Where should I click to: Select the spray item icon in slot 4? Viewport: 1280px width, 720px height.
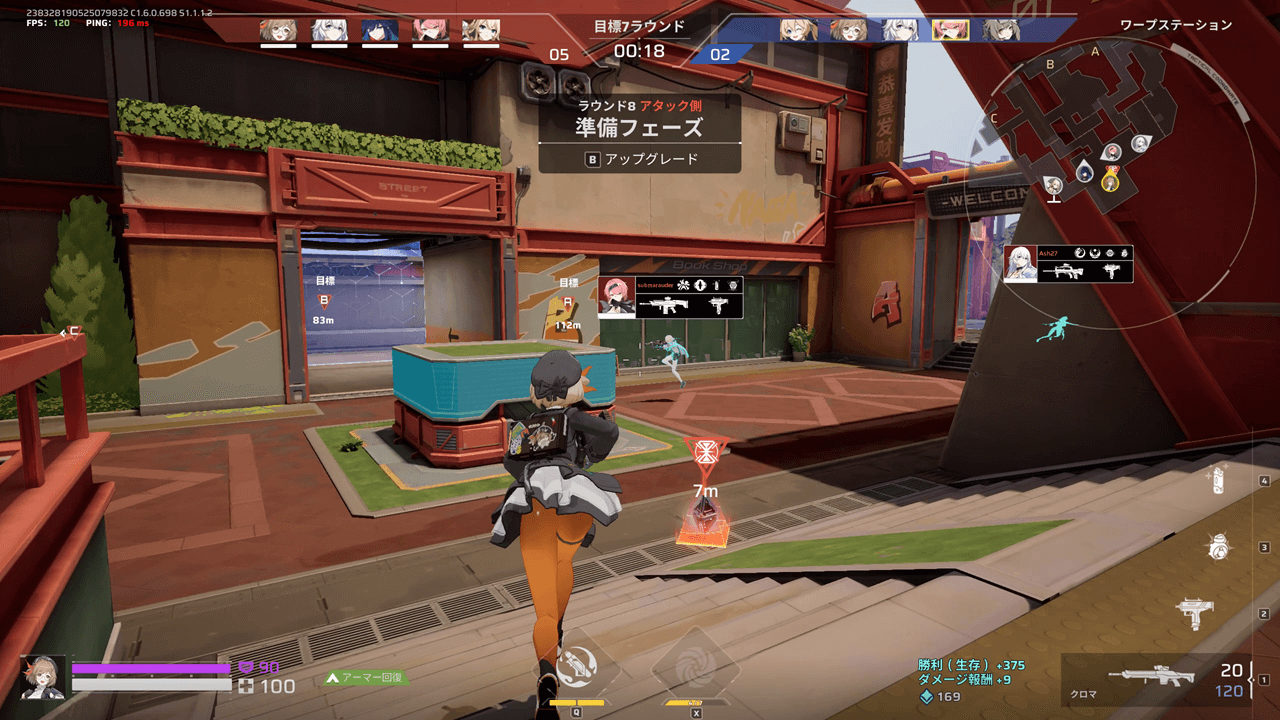point(1216,482)
